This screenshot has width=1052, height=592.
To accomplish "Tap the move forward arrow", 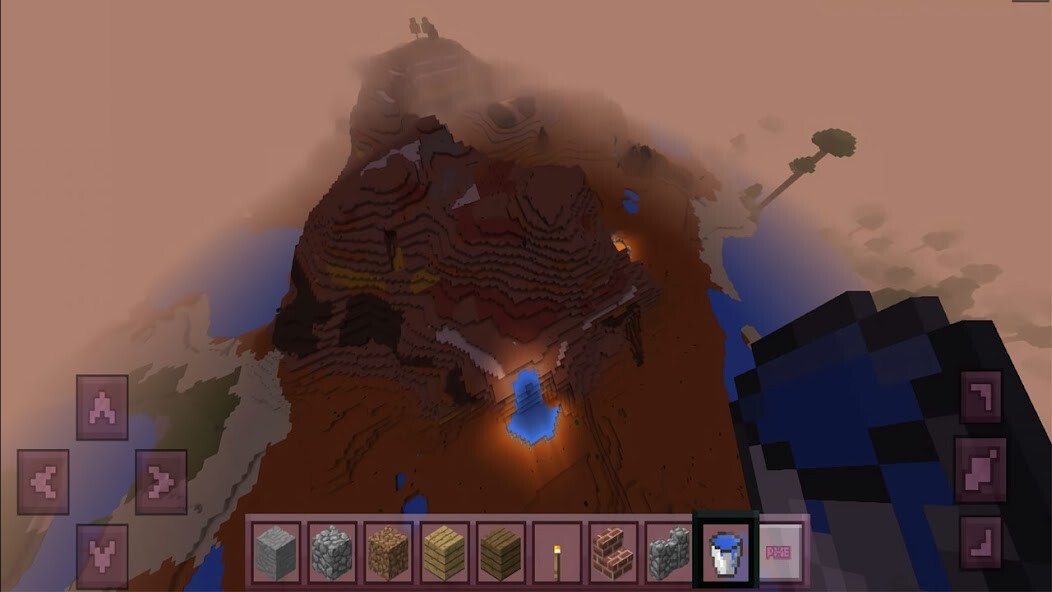I will tap(102, 408).
